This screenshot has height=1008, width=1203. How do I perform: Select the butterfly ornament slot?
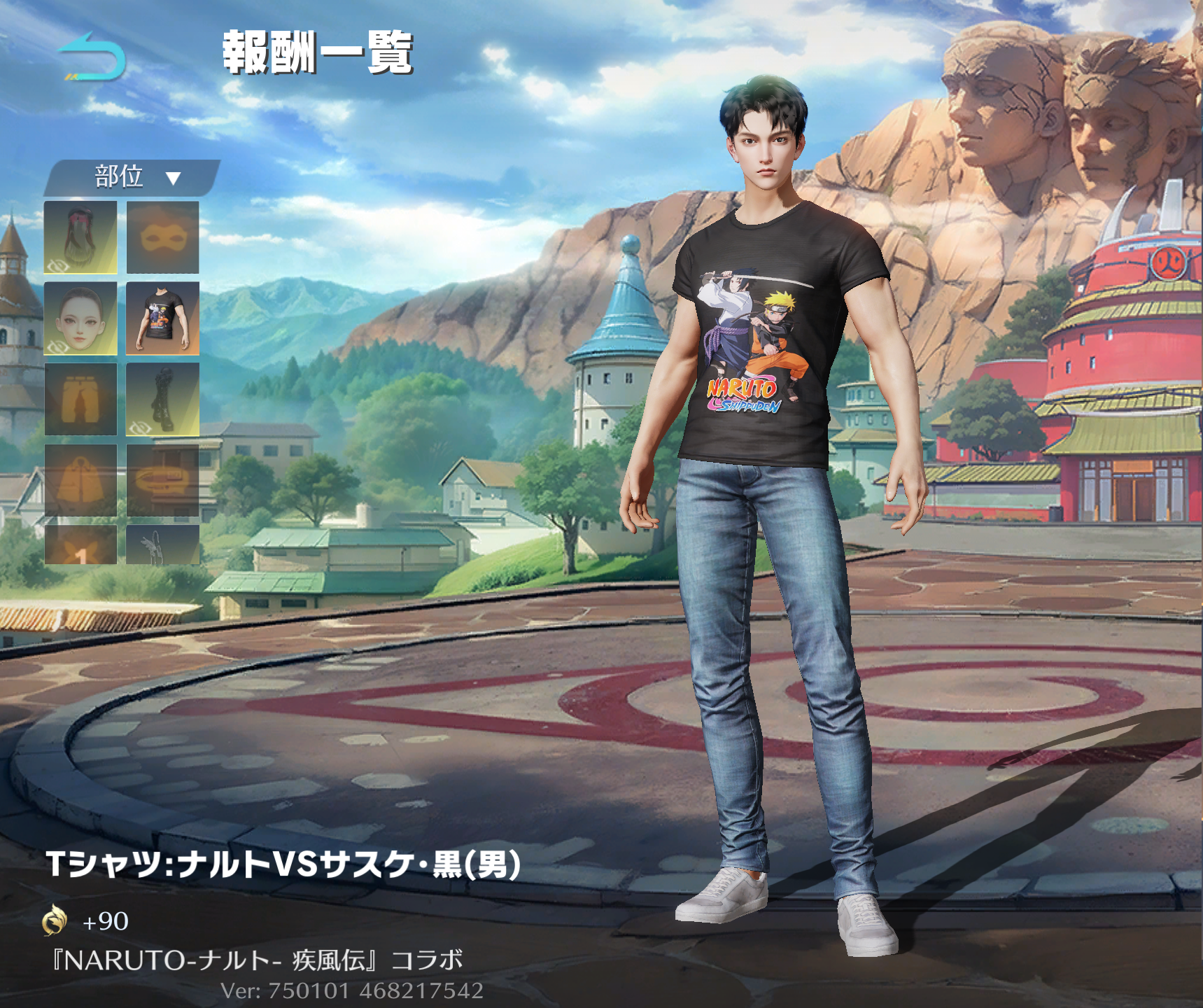[x=80, y=545]
